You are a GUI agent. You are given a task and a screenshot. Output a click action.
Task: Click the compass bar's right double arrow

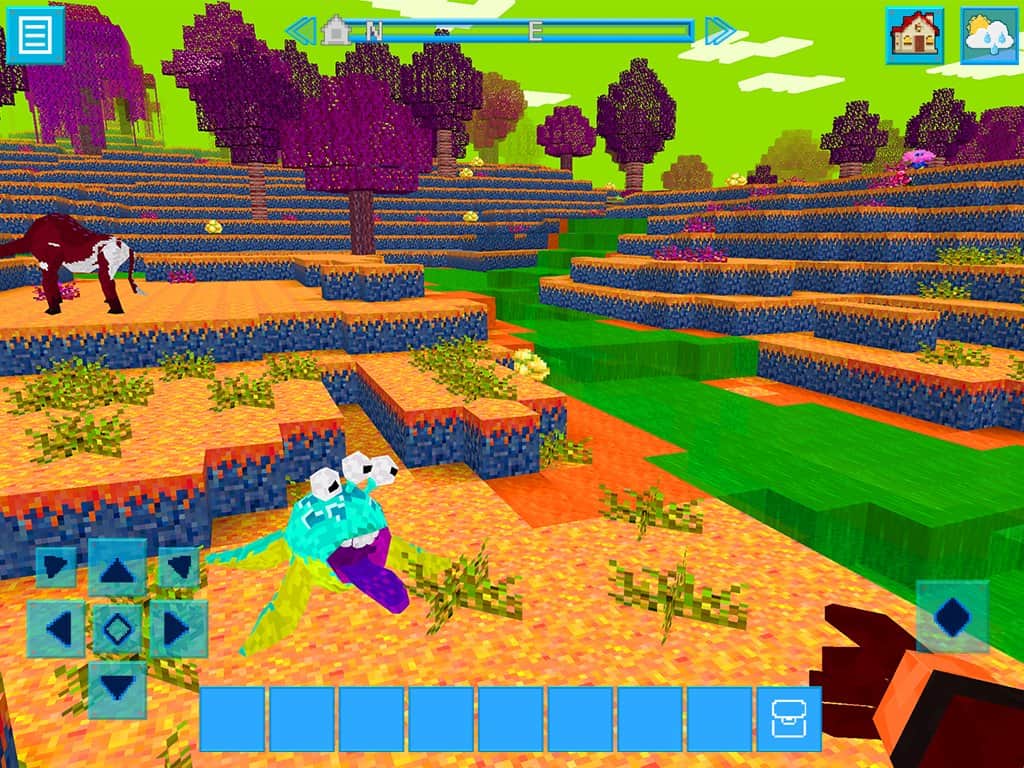pyautogui.click(x=719, y=31)
